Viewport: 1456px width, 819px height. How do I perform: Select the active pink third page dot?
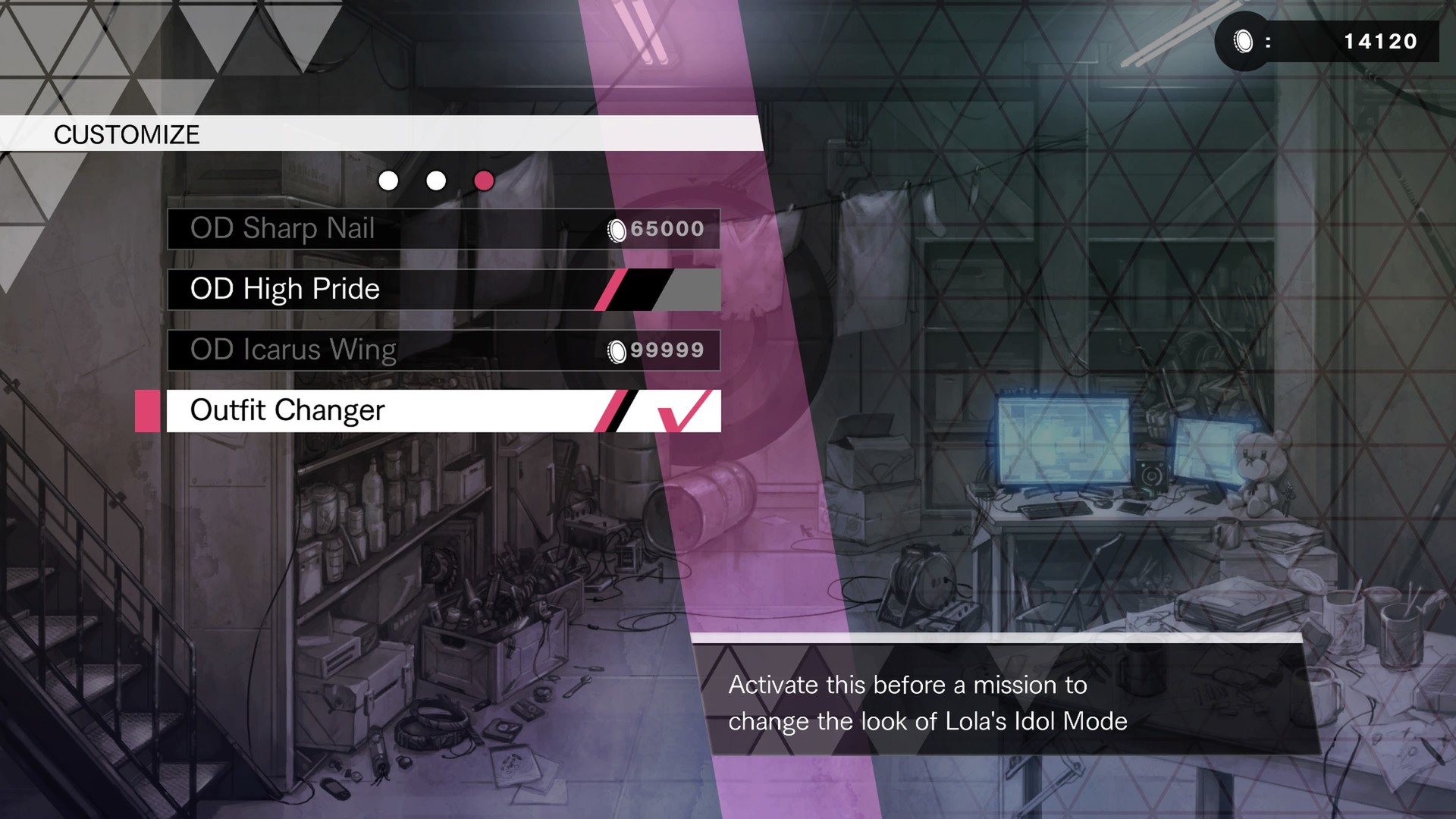pyautogui.click(x=485, y=181)
